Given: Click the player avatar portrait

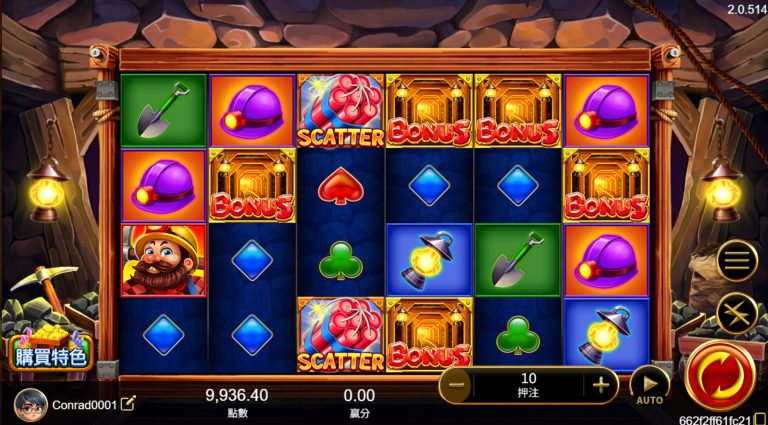Looking at the screenshot, I should (31, 404).
